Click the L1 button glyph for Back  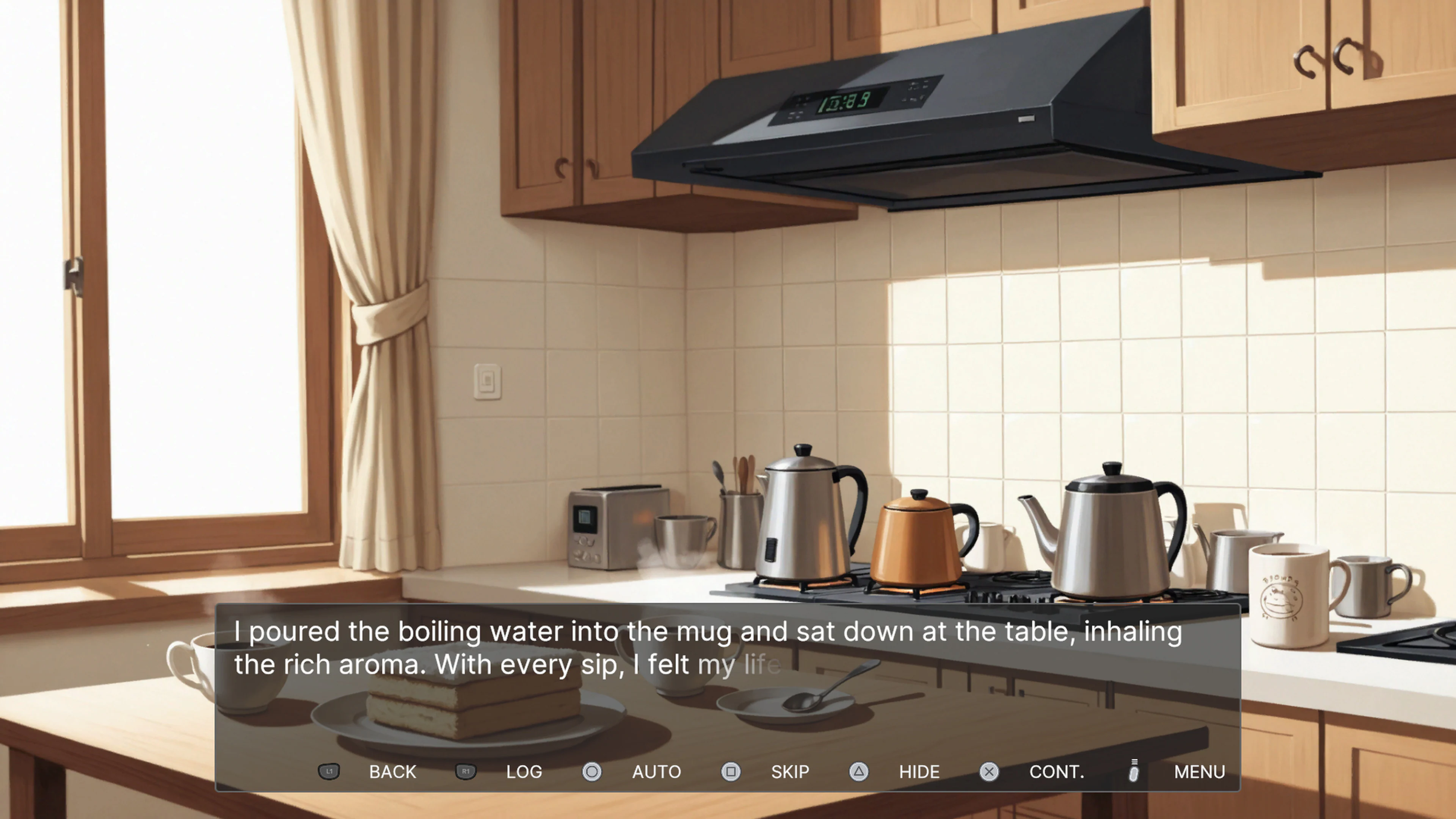click(x=329, y=772)
